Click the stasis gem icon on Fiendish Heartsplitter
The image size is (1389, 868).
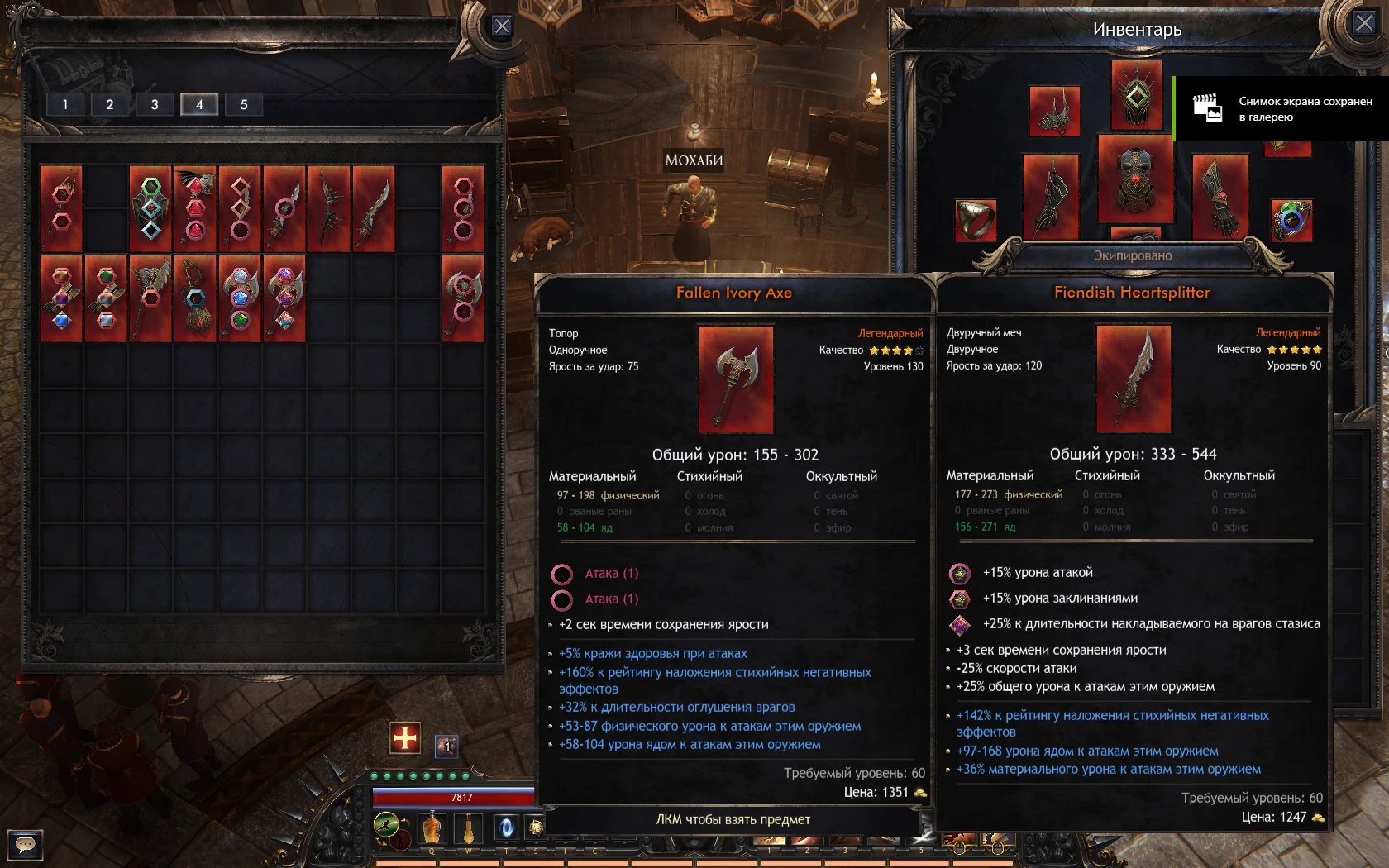(x=960, y=626)
